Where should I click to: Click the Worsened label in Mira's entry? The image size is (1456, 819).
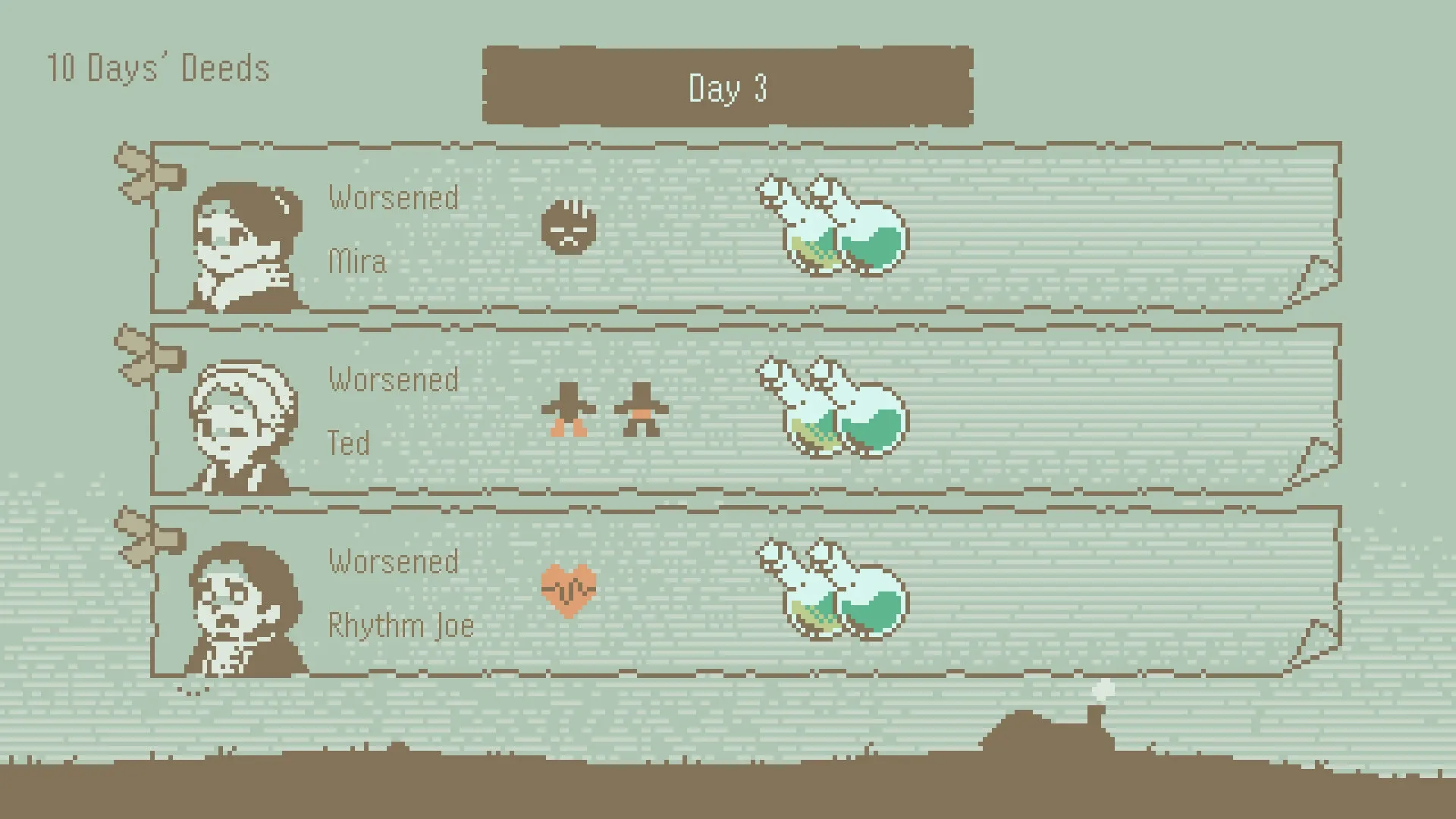click(x=394, y=198)
